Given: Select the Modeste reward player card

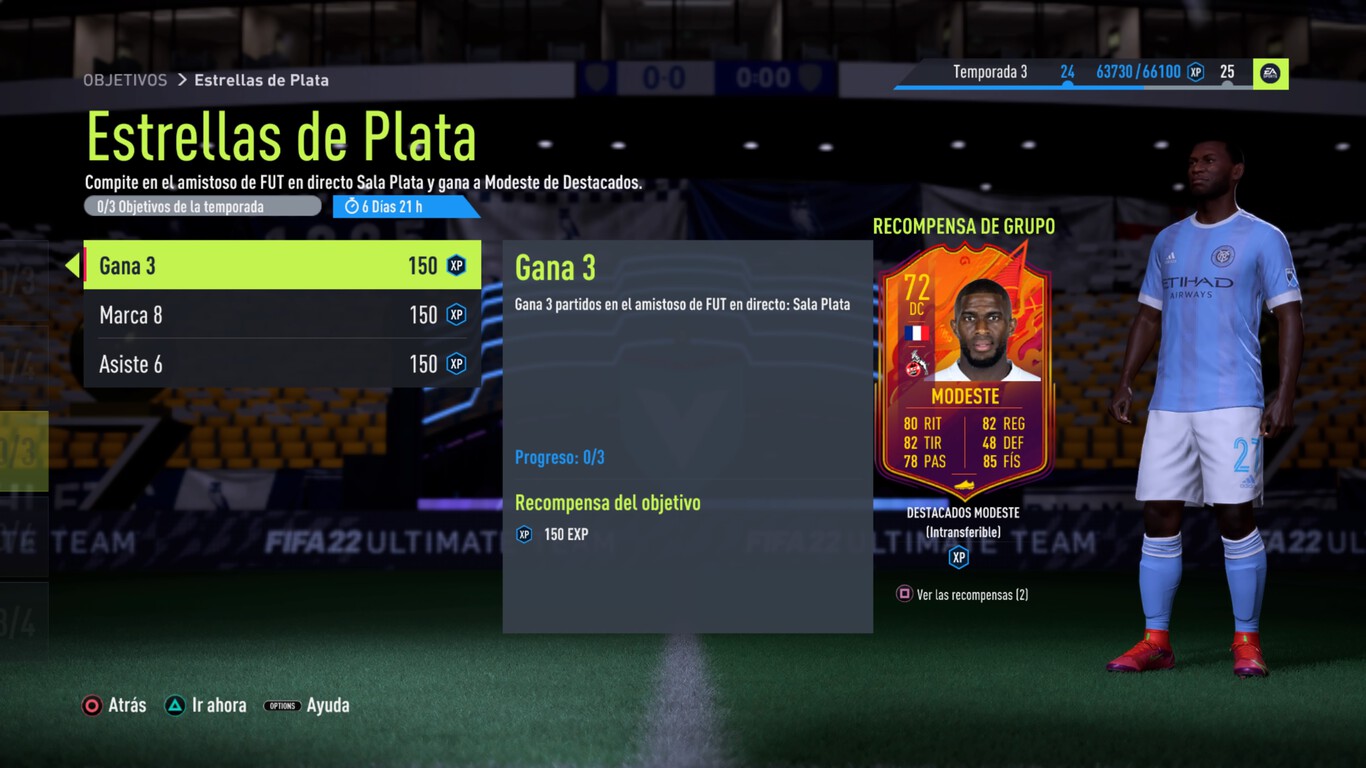Looking at the screenshot, I should point(963,370).
